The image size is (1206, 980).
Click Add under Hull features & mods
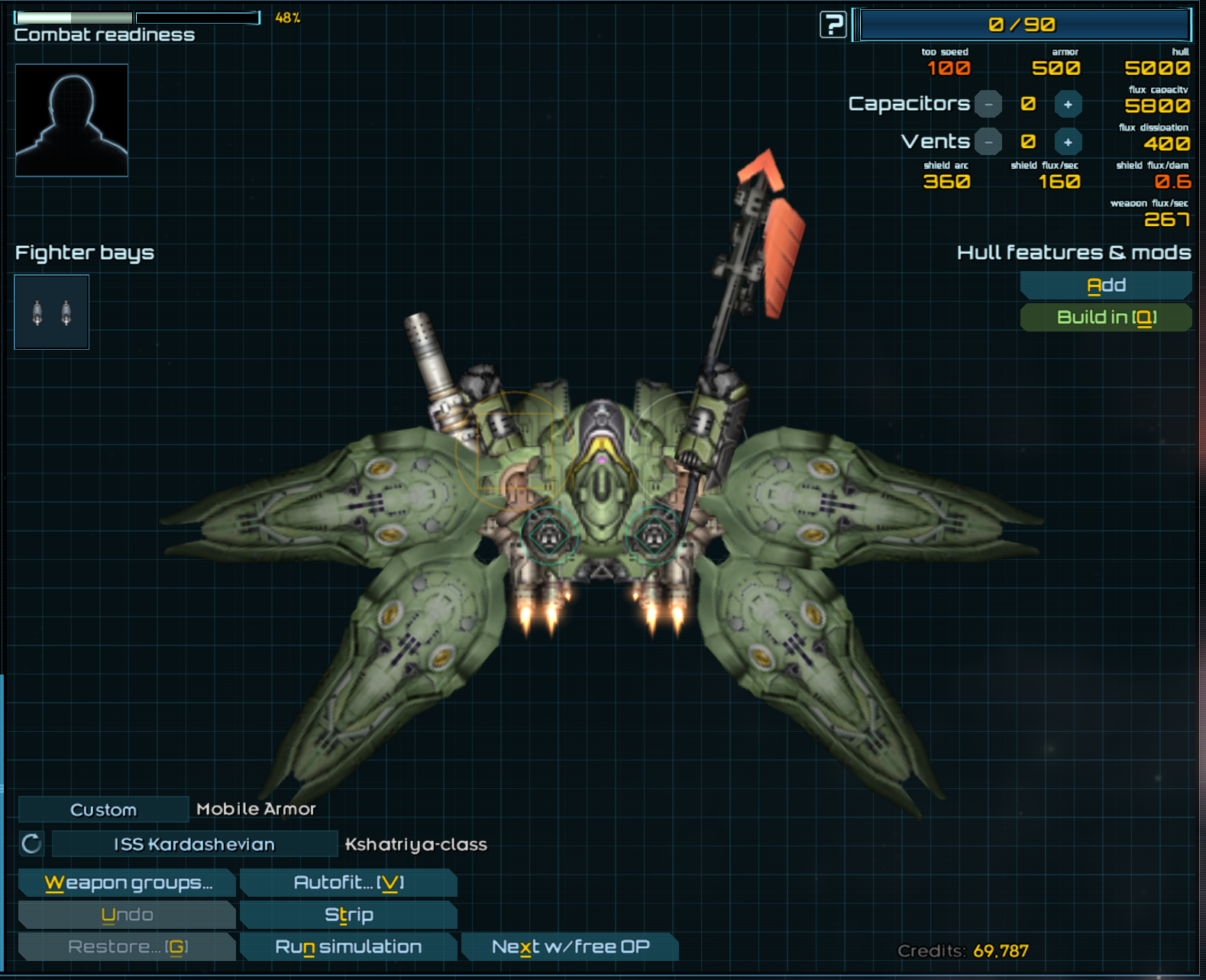point(1105,286)
